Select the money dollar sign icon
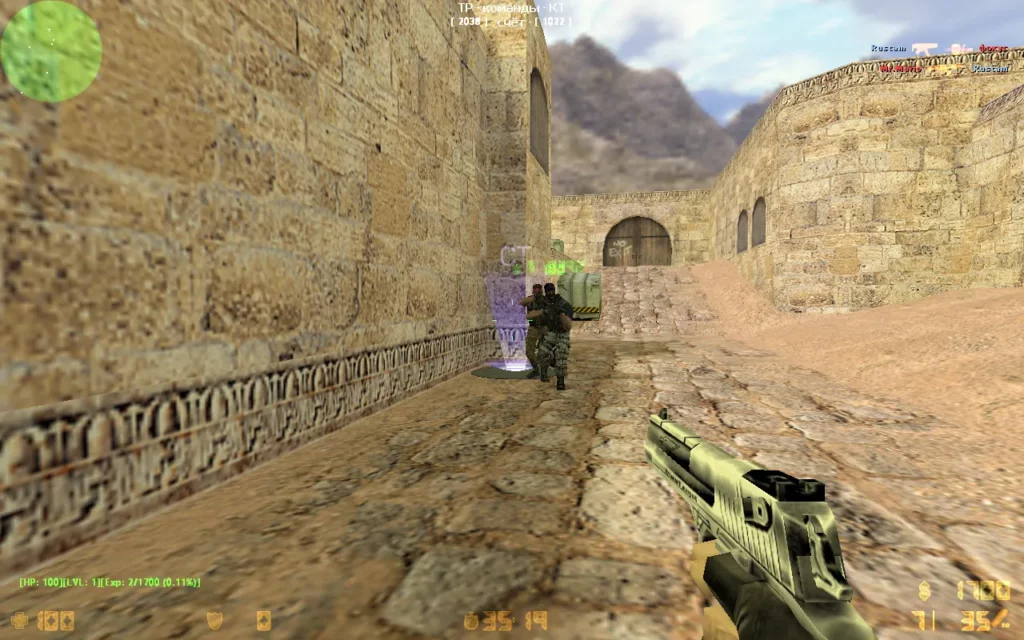Screen dimensions: 1024x640 (x=922, y=590)
